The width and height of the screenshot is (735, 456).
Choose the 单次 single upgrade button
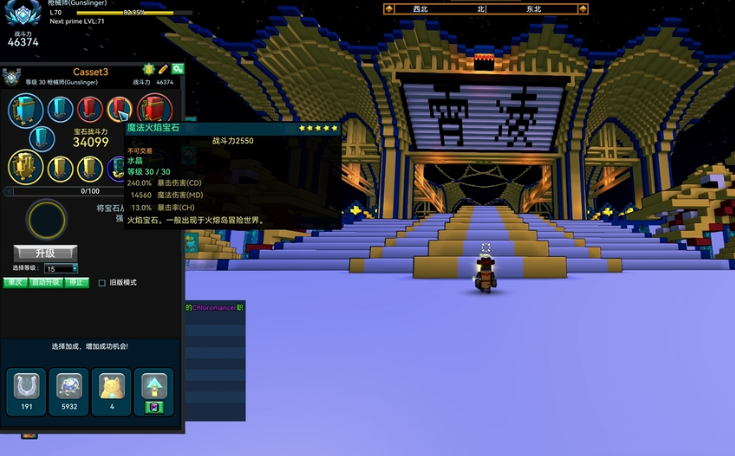pyautogui.click(x=14, y=282)
